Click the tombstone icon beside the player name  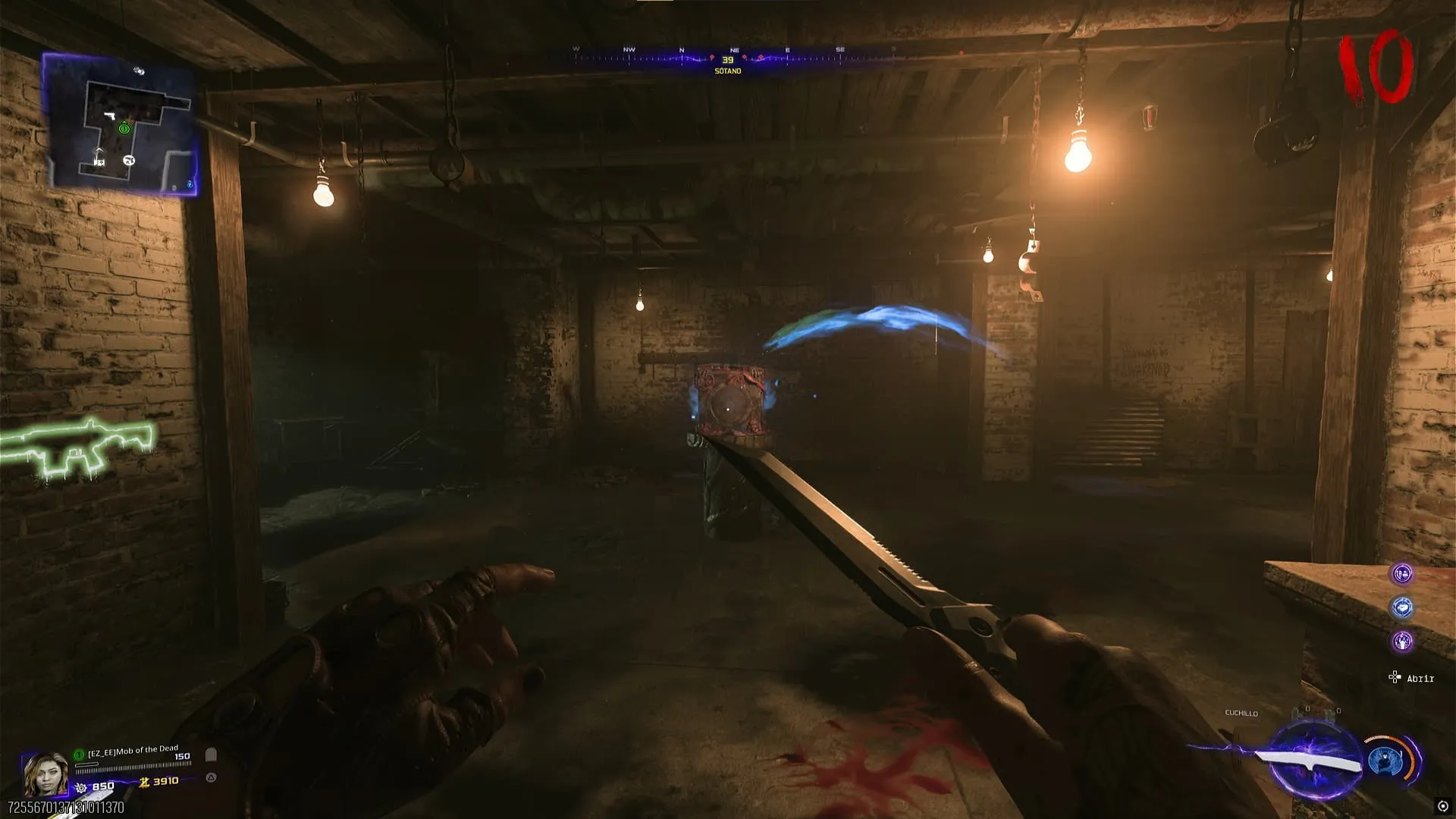tap(212, 755)
